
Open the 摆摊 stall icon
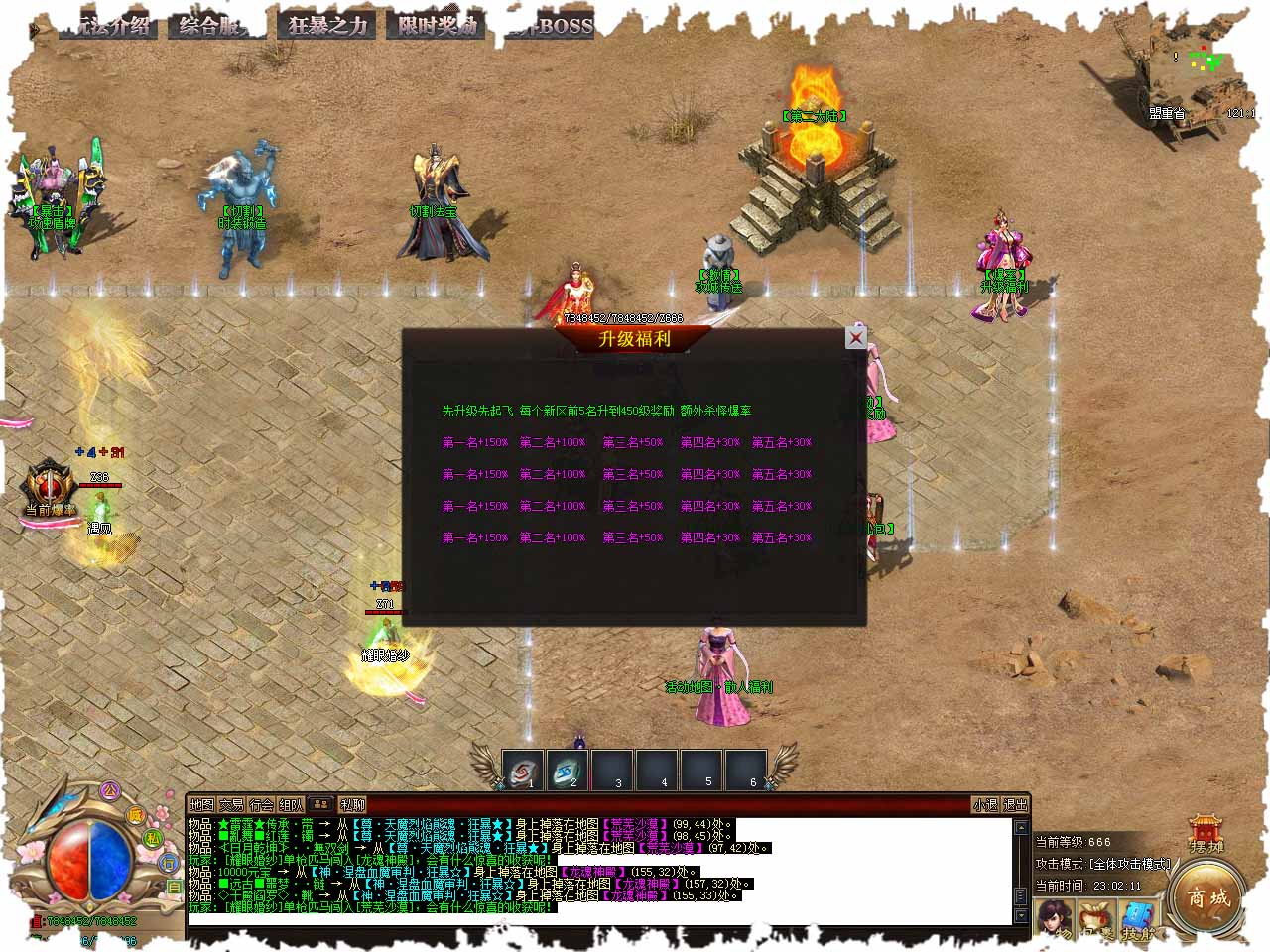click(1206, 833)
